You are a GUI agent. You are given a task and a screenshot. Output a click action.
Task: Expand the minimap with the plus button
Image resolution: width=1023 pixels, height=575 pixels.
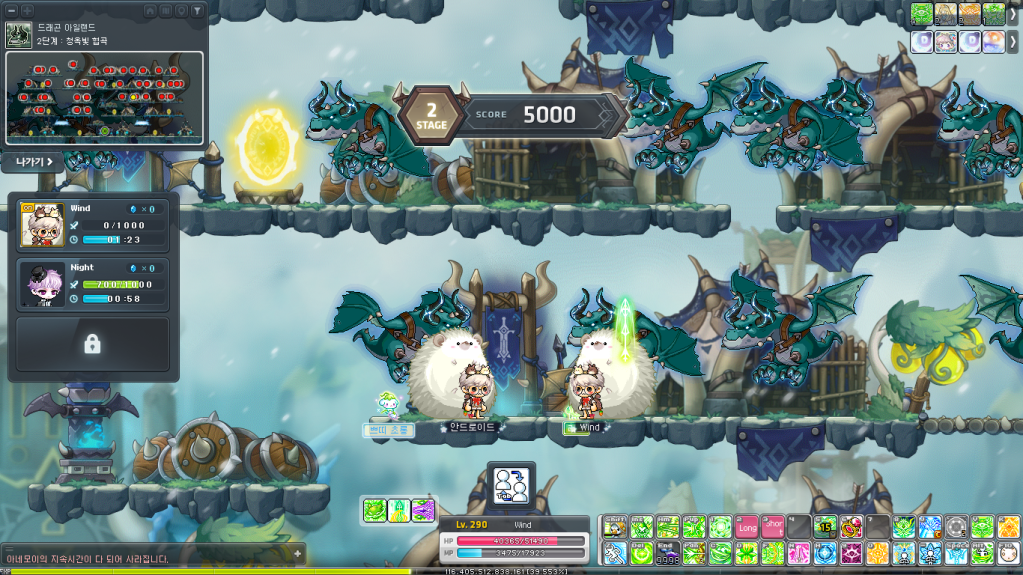click(x=27, y=10)
